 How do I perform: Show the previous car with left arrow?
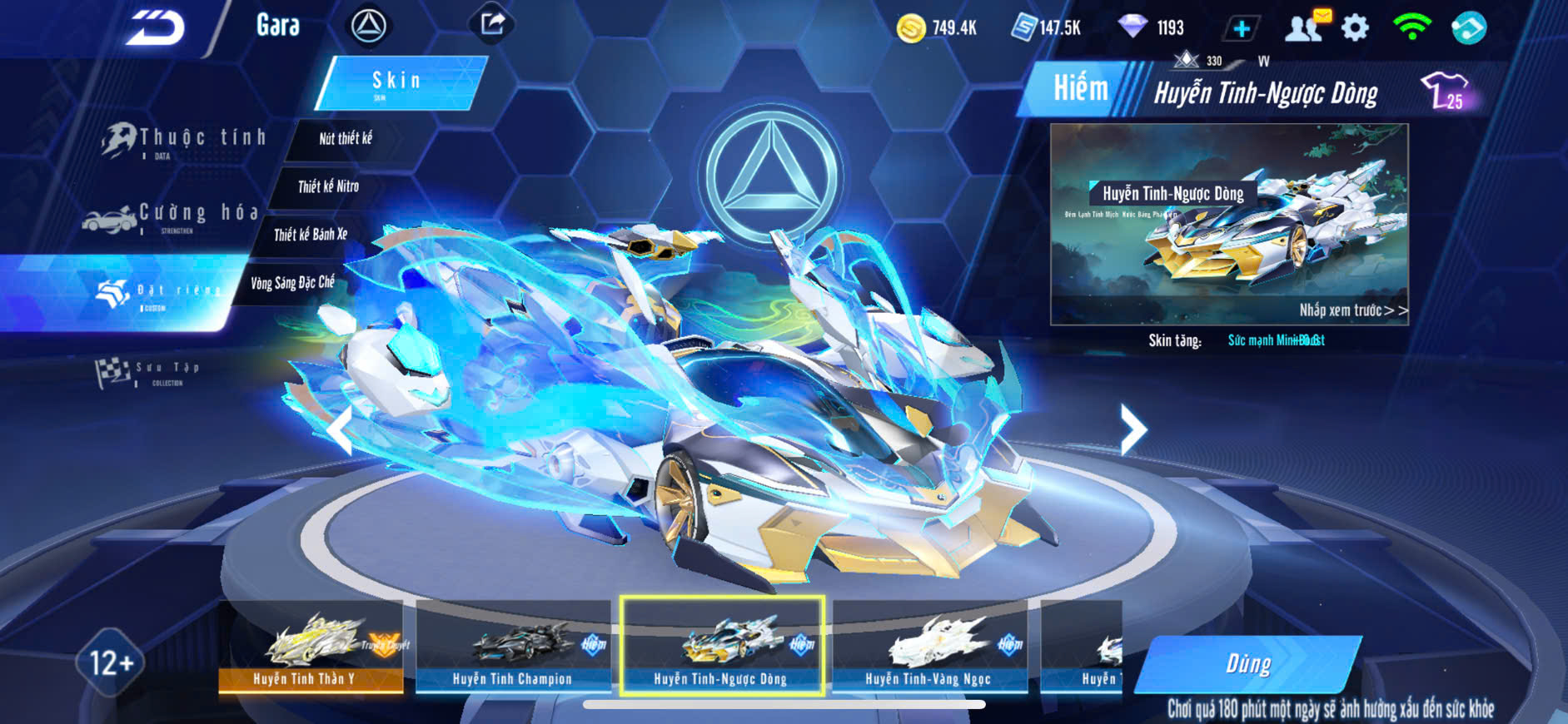(340, 429)
